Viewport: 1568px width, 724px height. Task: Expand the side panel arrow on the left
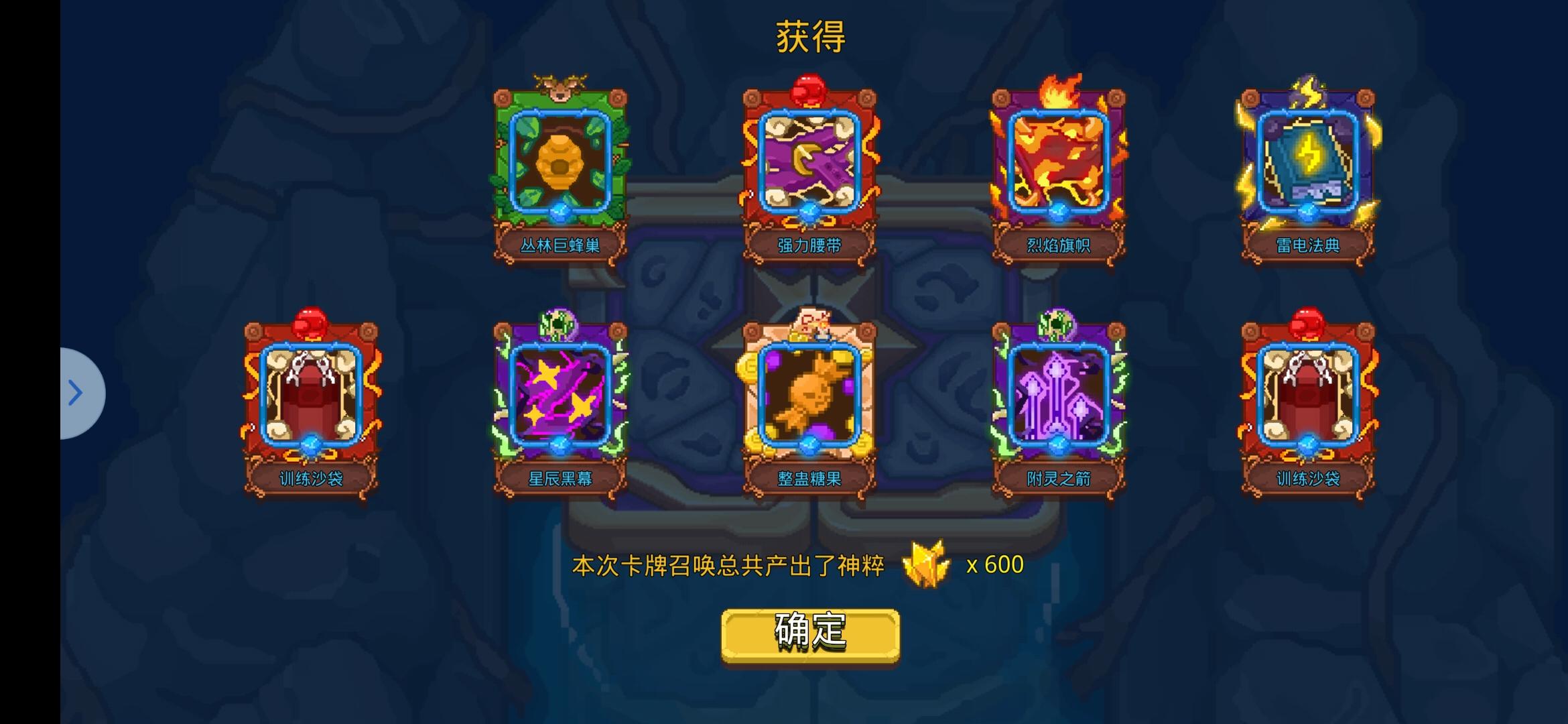point(76,393)
